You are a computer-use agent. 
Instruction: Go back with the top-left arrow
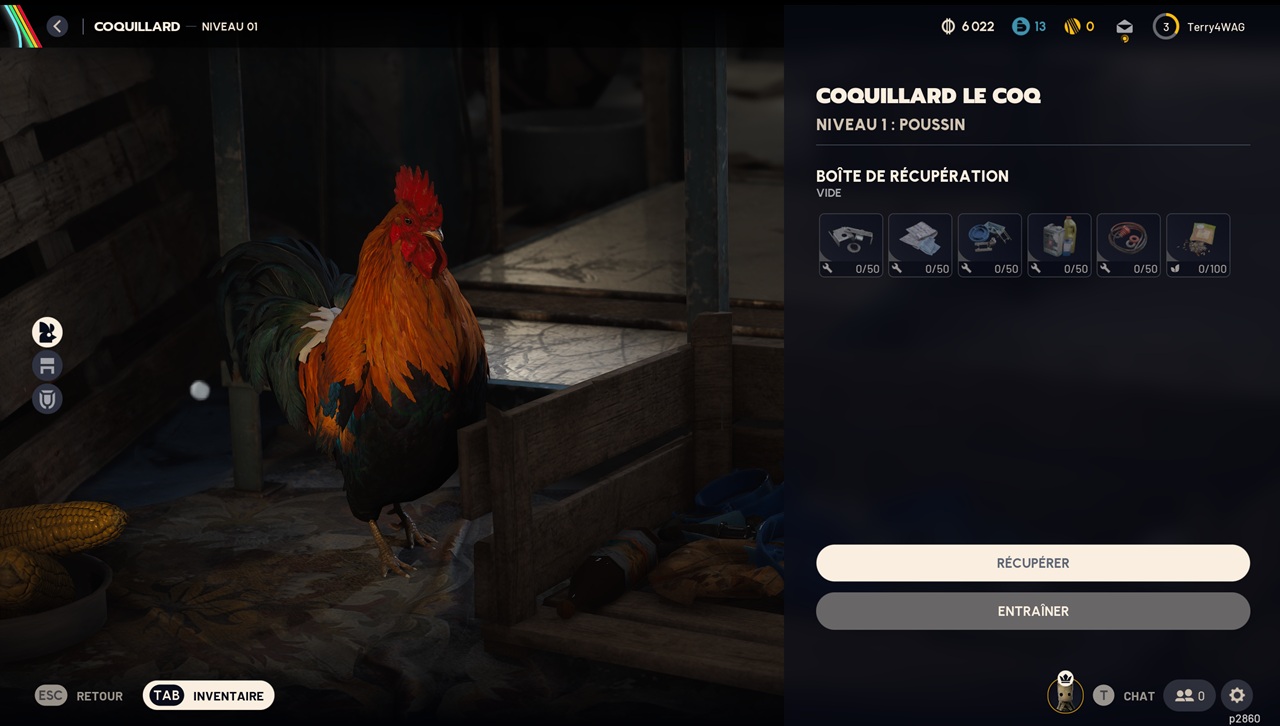57,27
